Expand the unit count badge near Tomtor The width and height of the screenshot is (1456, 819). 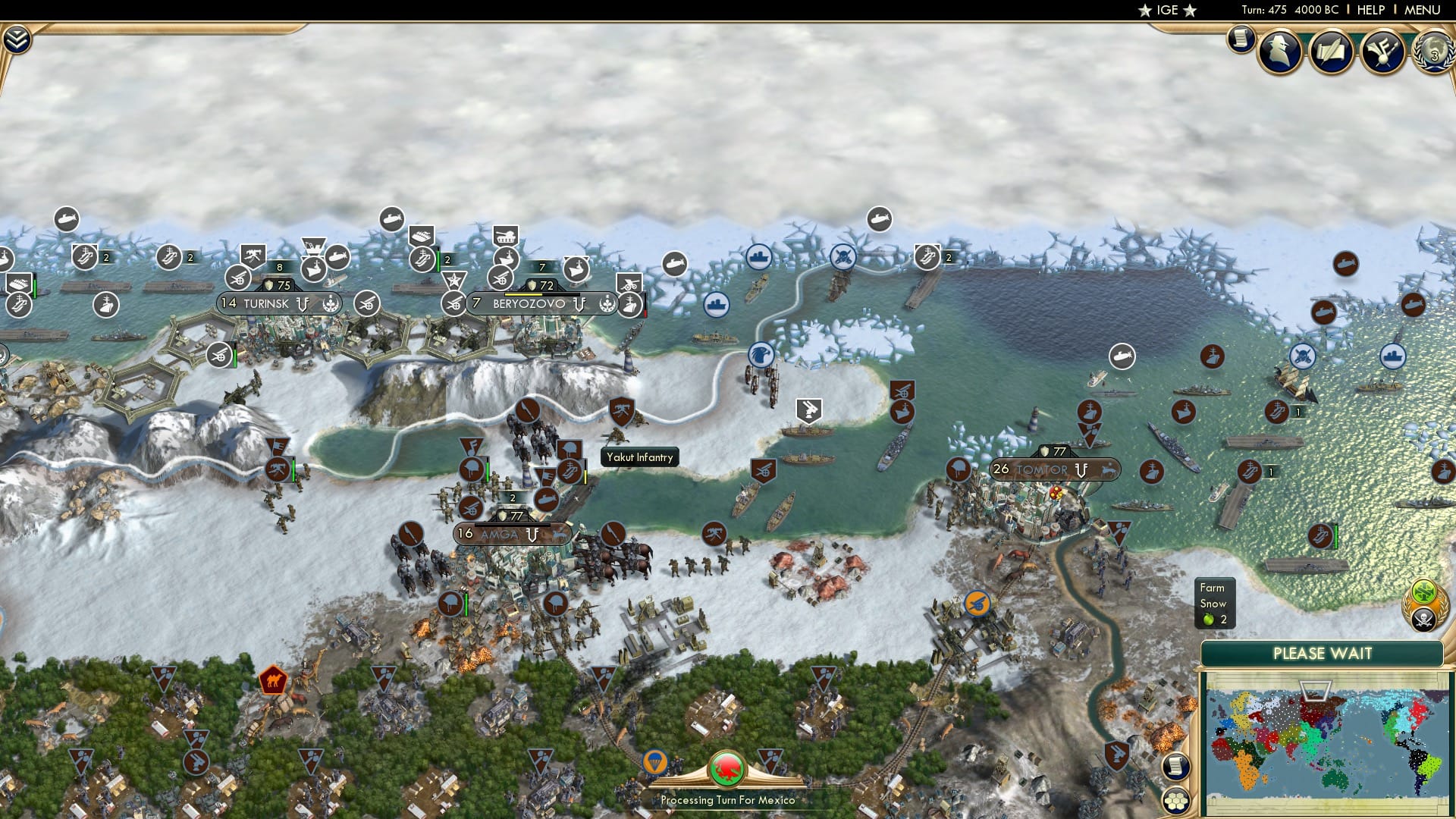1271,471
